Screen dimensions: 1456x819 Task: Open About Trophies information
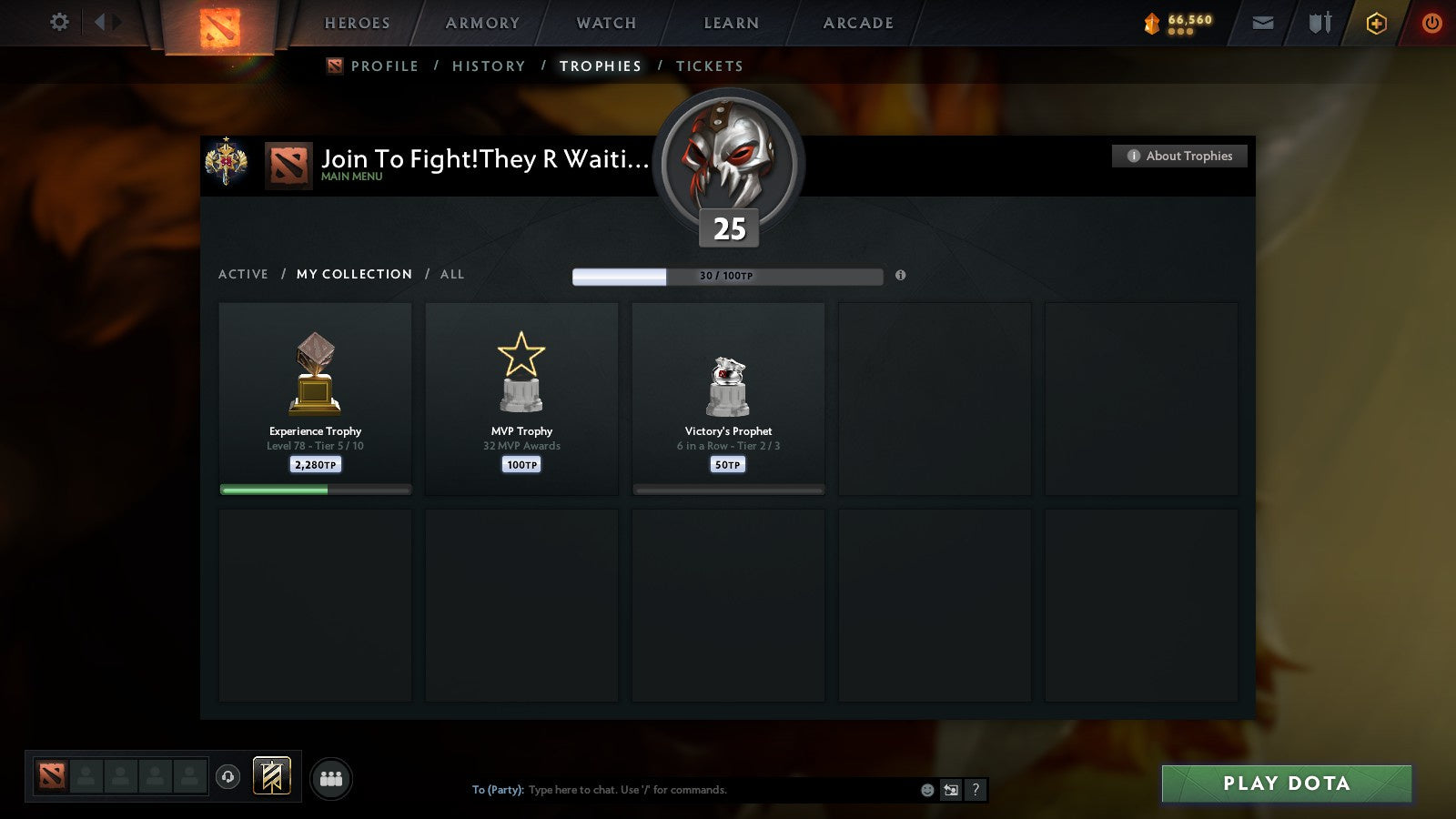1178,156
